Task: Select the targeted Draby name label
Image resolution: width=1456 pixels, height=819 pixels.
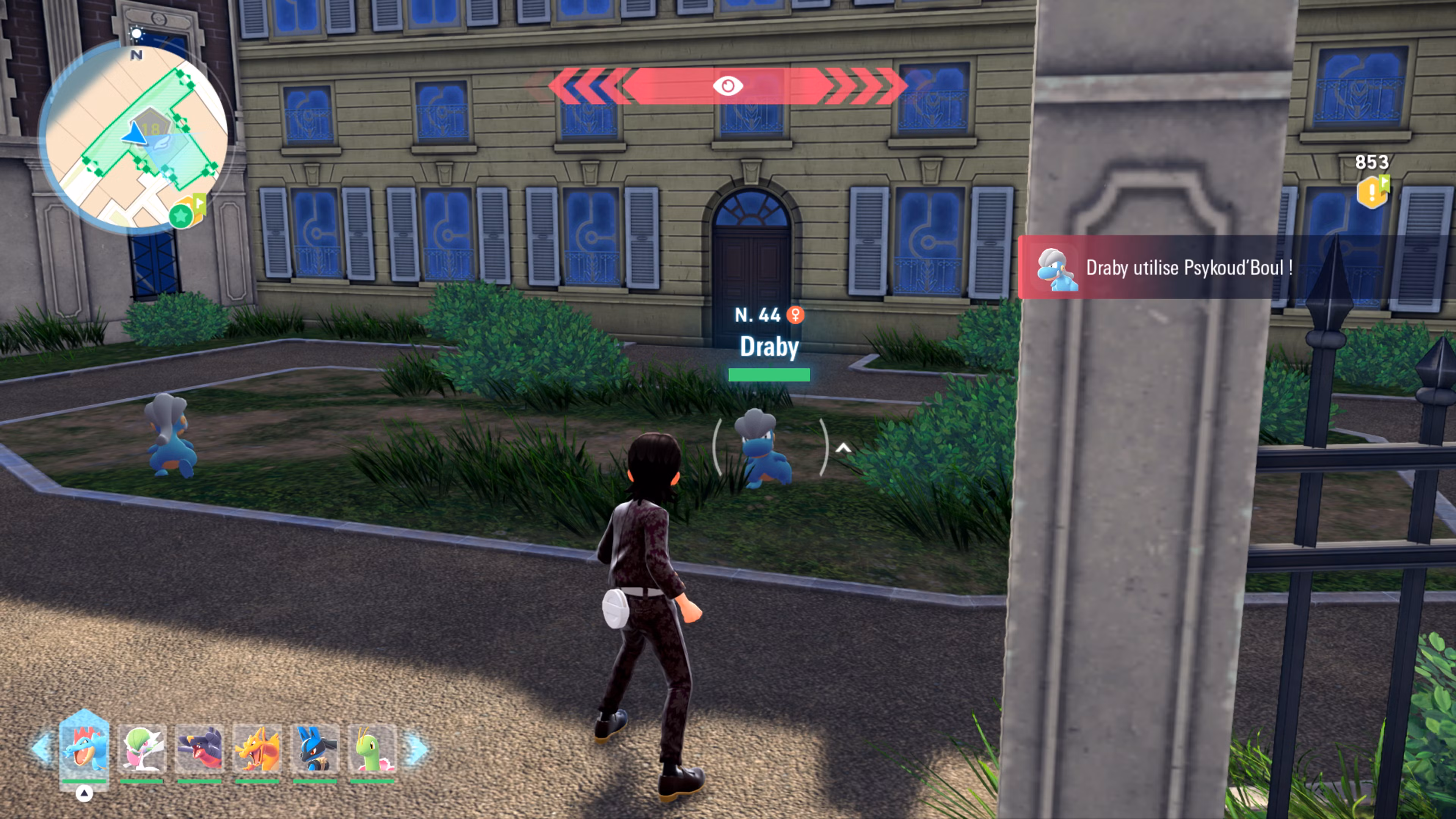Action: [769, 347]
